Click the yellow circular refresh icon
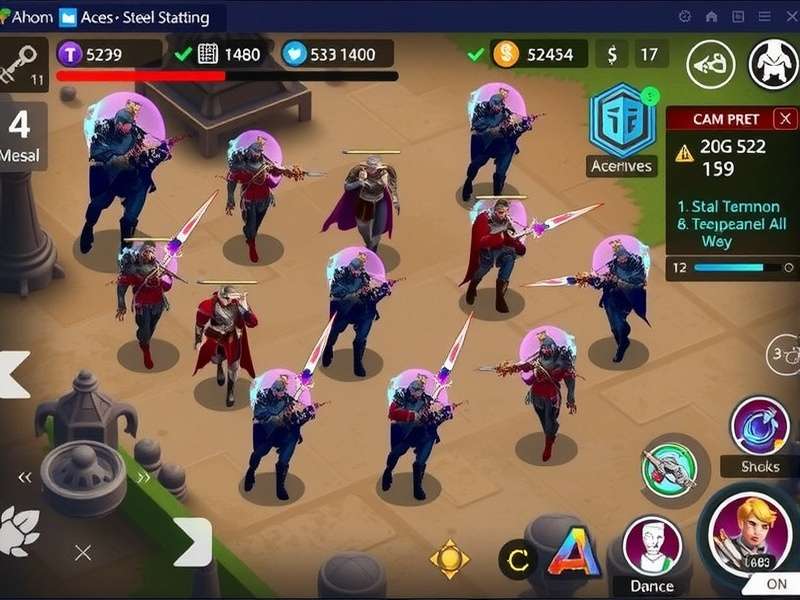 pyautogui.click(x=518, y=560)
